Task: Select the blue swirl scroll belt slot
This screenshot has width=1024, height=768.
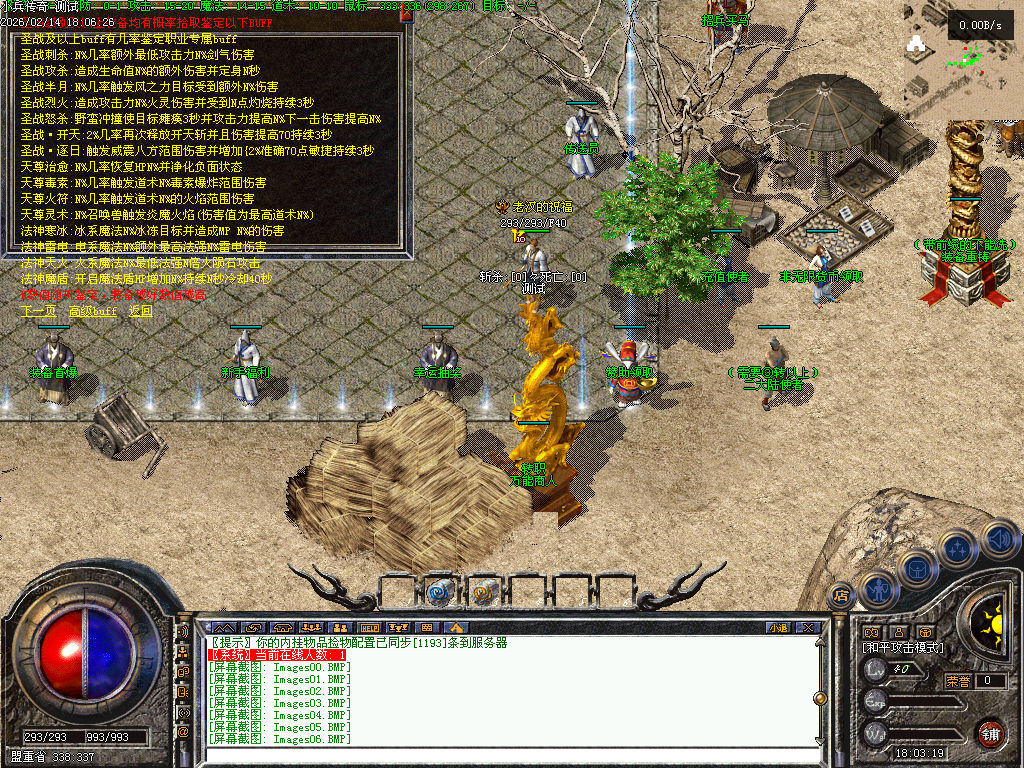Action: pos(439,592)
